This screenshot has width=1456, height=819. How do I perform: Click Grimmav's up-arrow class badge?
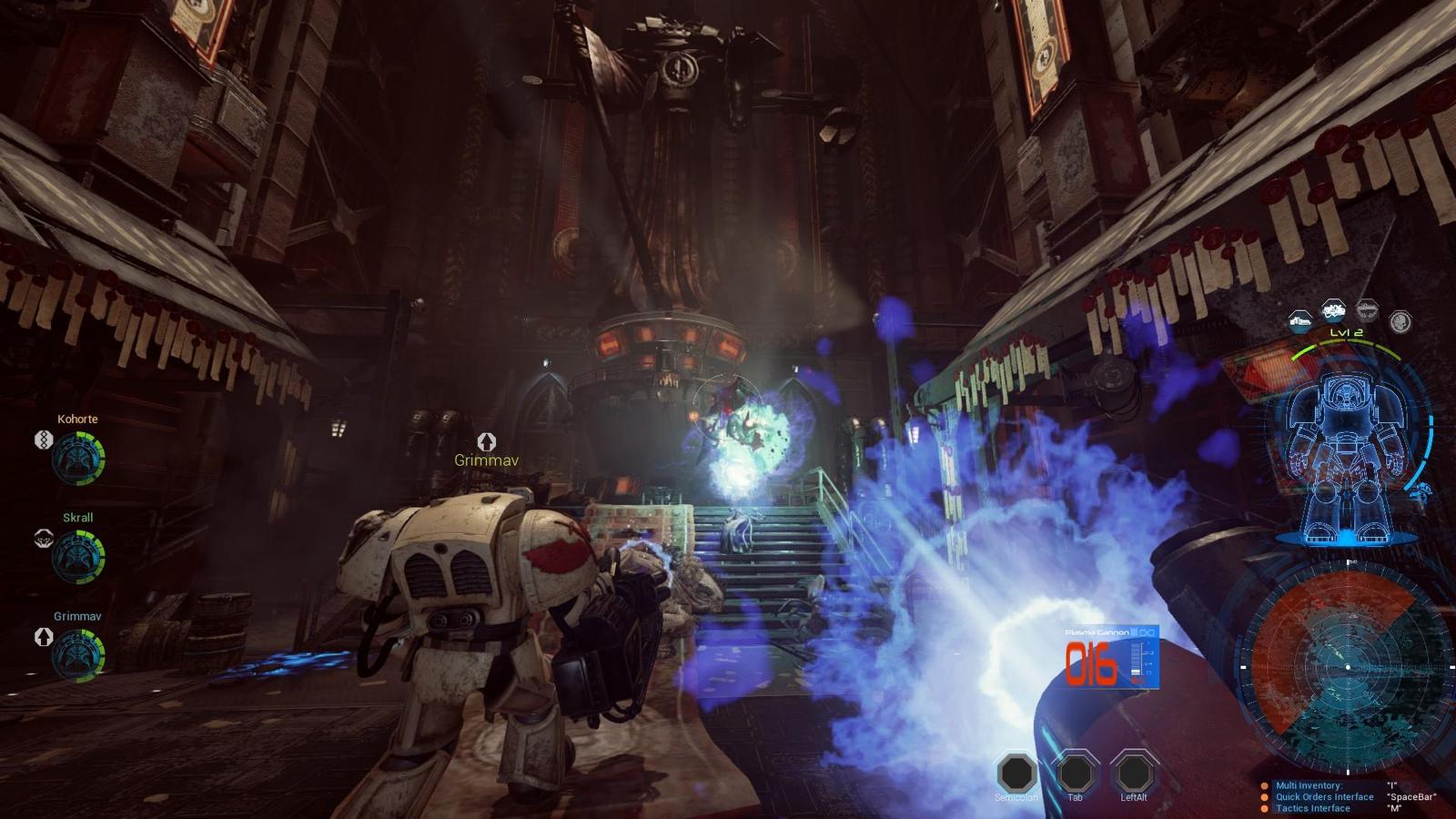coord(43,637)
